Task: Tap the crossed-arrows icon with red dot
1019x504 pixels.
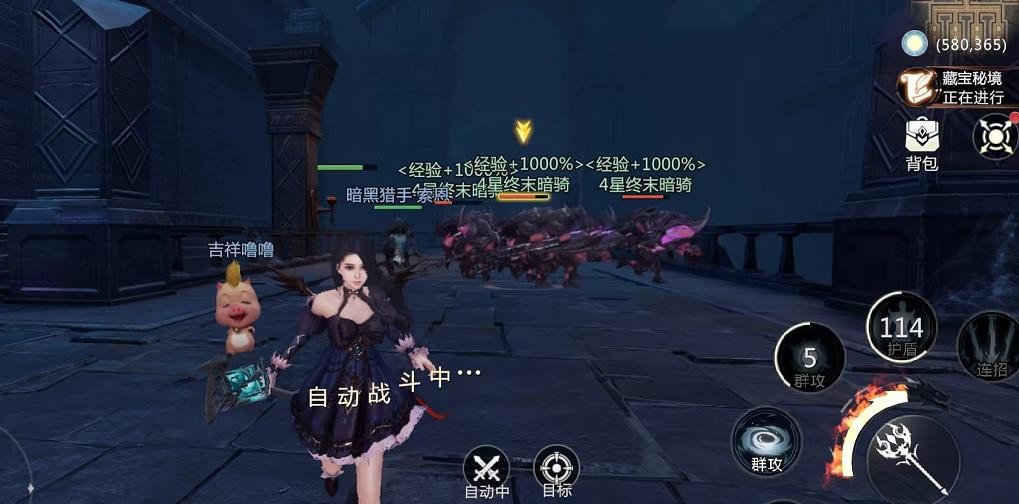Action: pyautogui.click(x=995, y=136)
